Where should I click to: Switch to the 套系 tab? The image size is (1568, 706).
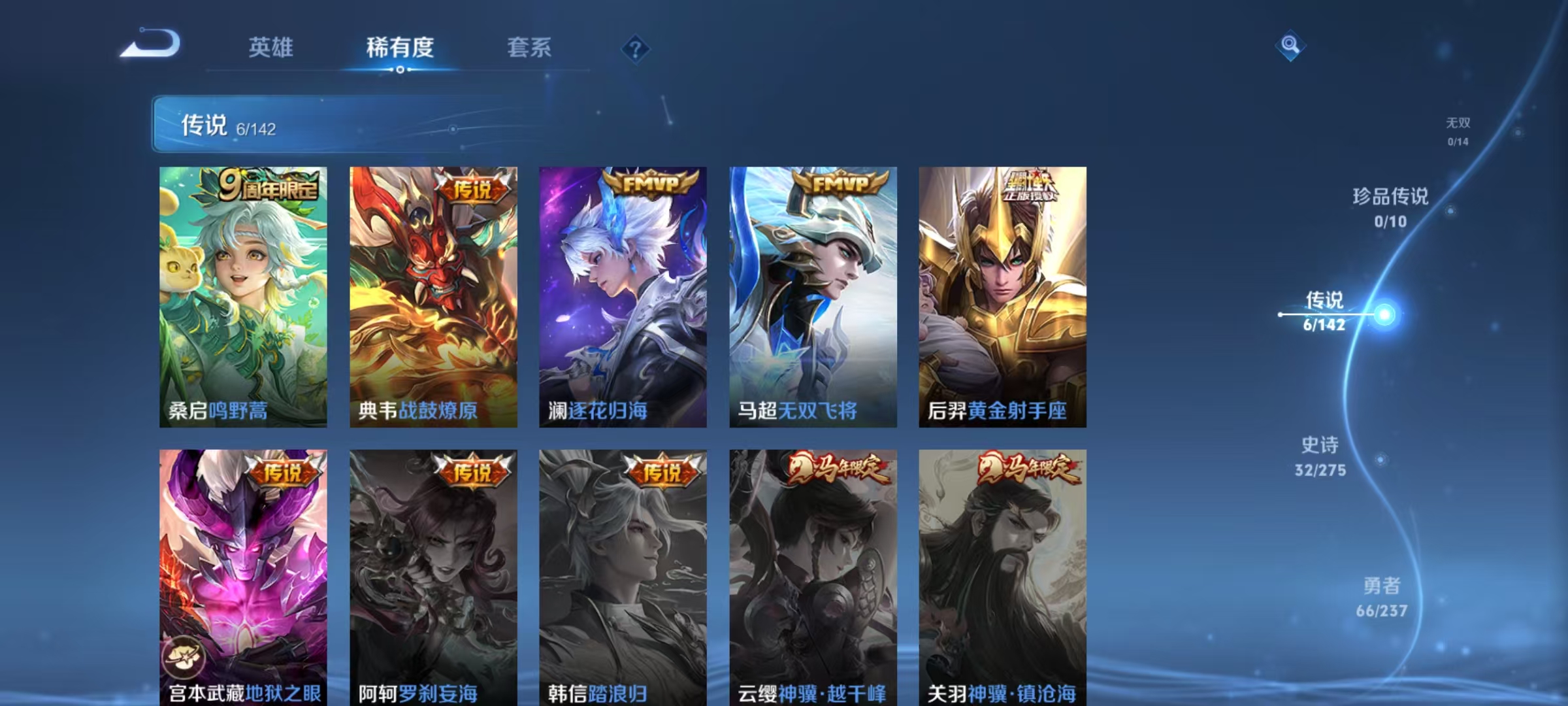coord(529,47)
